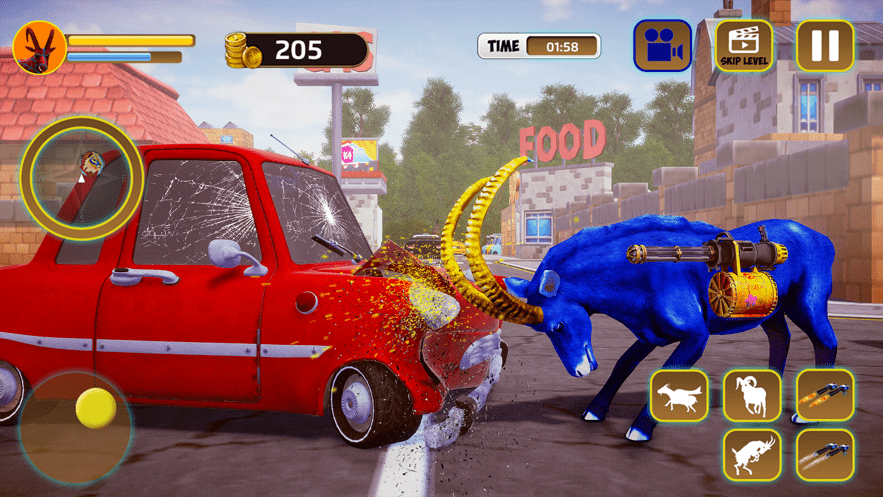Image resolution: width=883 pixels, height=497 pixels.
Task: Skip the current level
Action: point(744,46)
